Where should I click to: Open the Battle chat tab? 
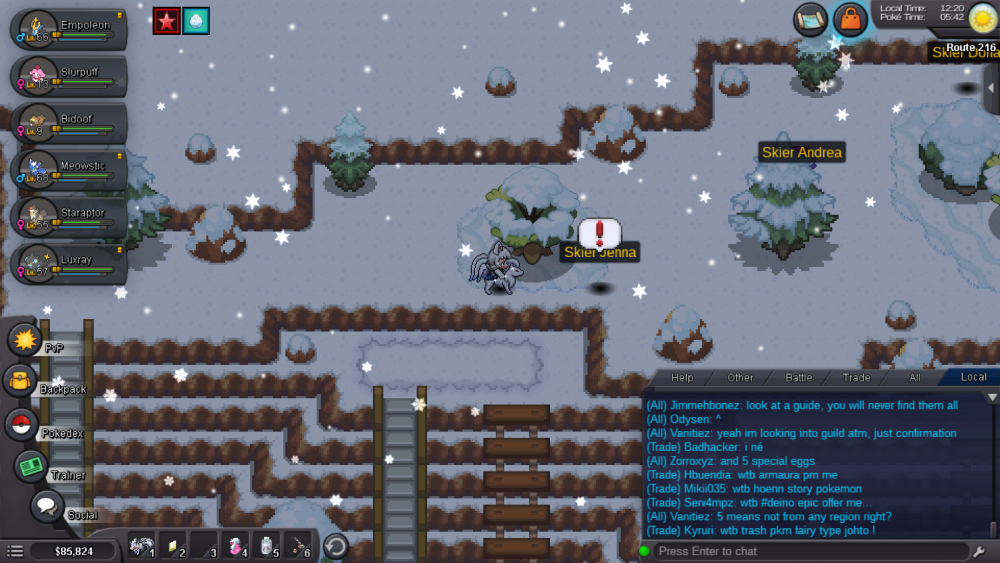click(798, 377)
